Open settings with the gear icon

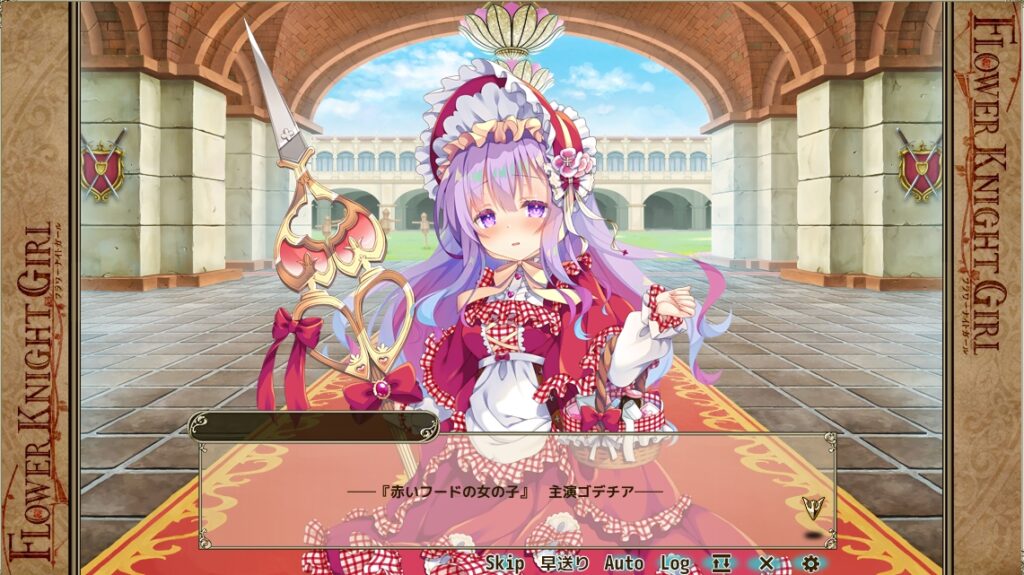pos(810,564)
